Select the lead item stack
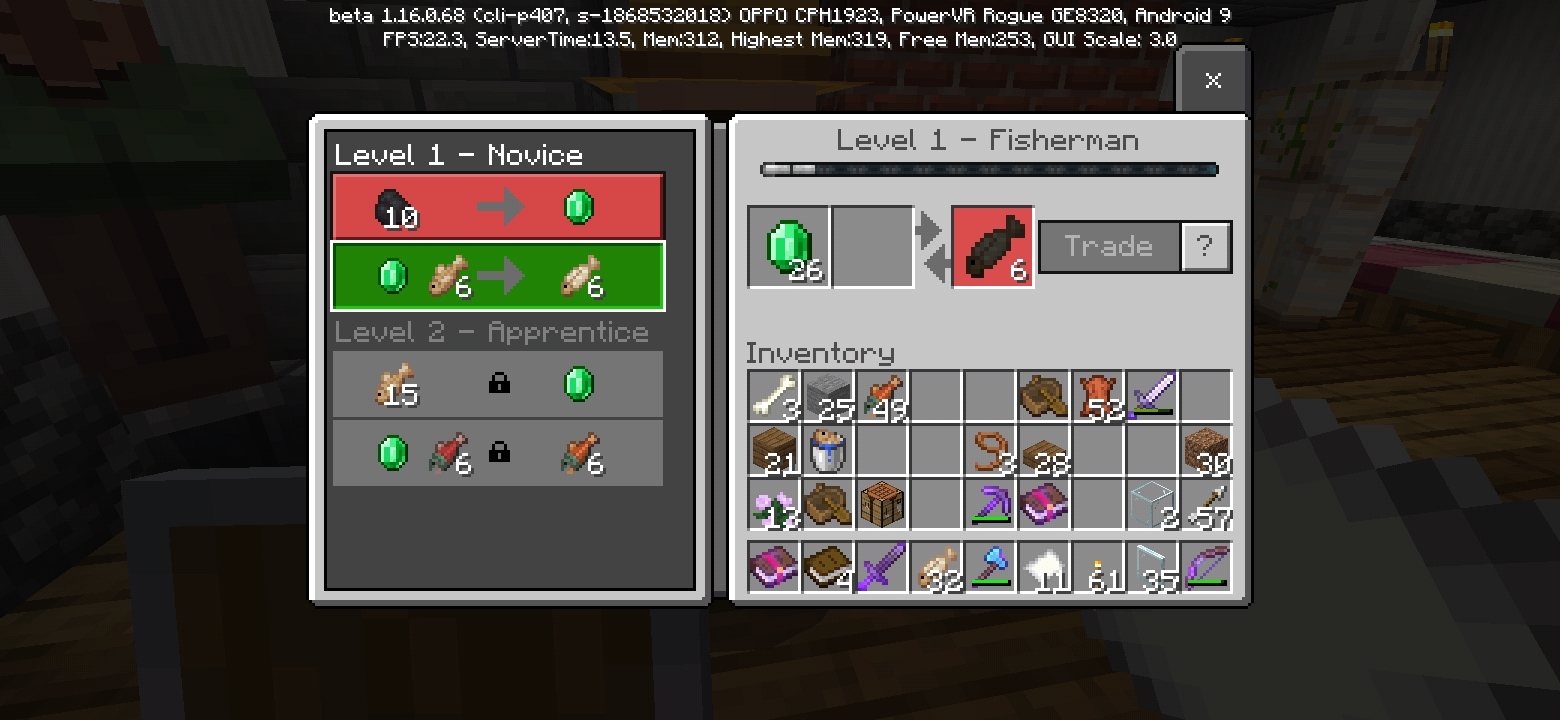Viewport: 1560px width, 720px height. pyautogui.click(x=991, y=450)
